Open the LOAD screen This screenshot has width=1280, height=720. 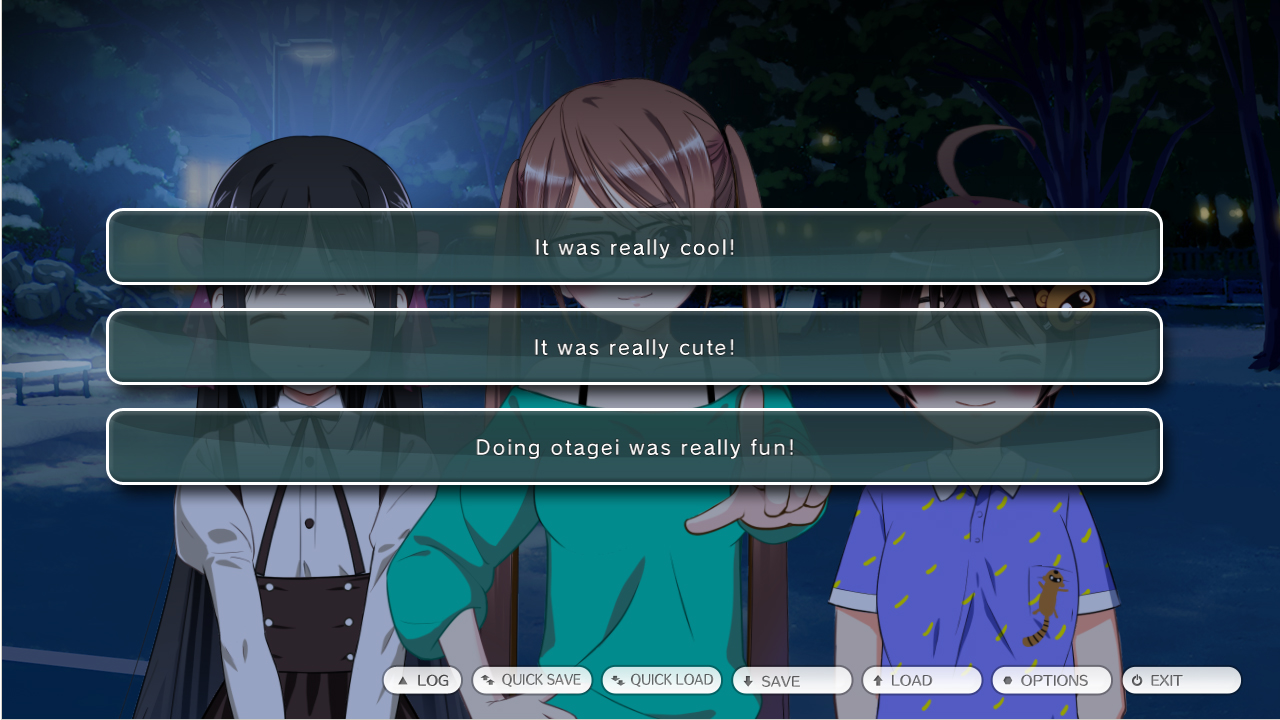(x=921, y=680)
